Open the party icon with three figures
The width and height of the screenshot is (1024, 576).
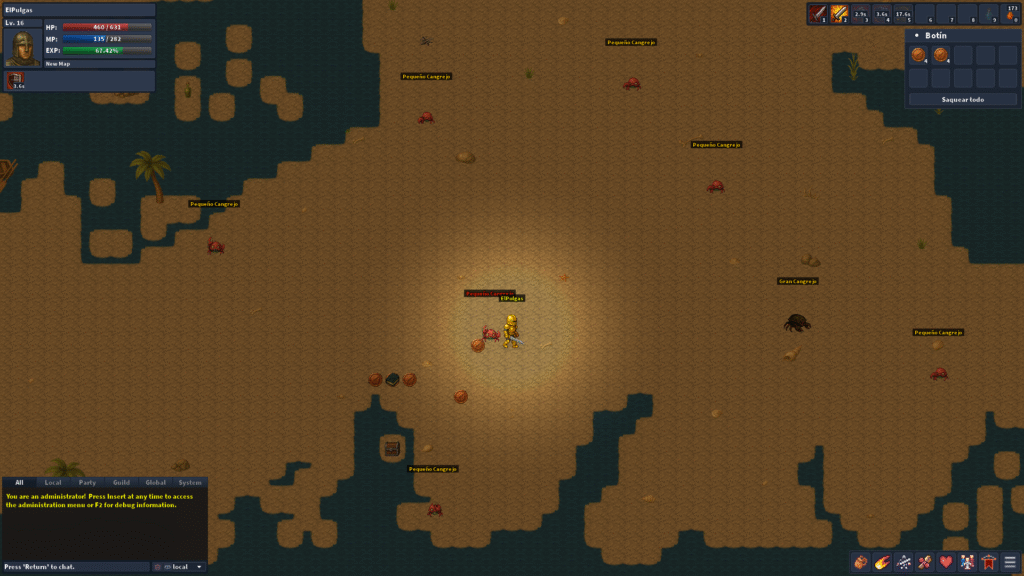tap(968, 562)
